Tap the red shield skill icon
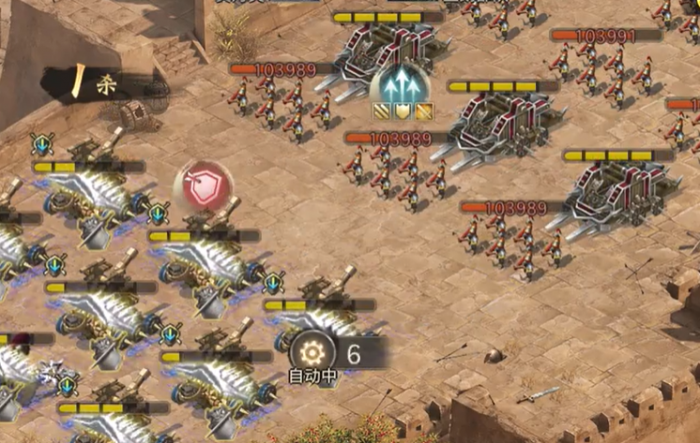This screenshot has width=700, height=443. click(x=203, y=187)
